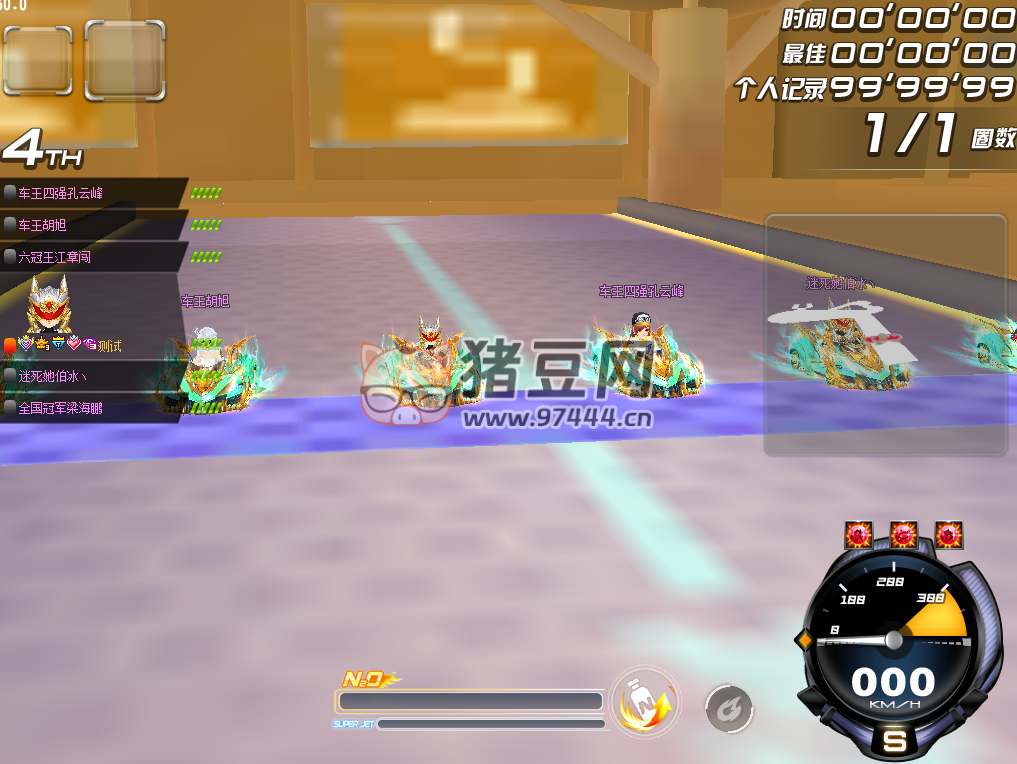Choose the 六冠王江章闯 ranking row

pyautogui.click(x=92, y=257)
